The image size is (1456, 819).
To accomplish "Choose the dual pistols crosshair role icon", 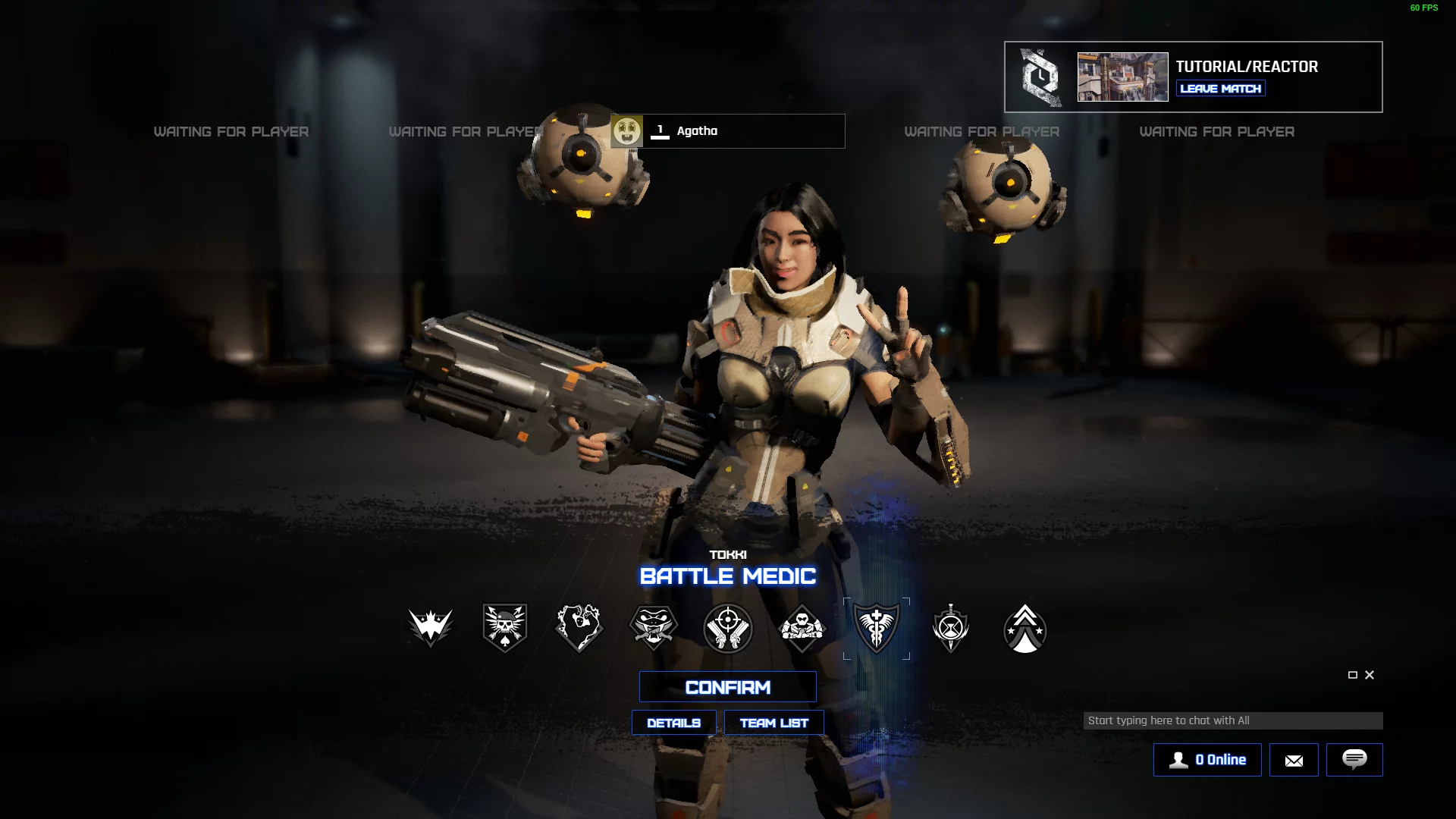I will [x=727, y=628].
